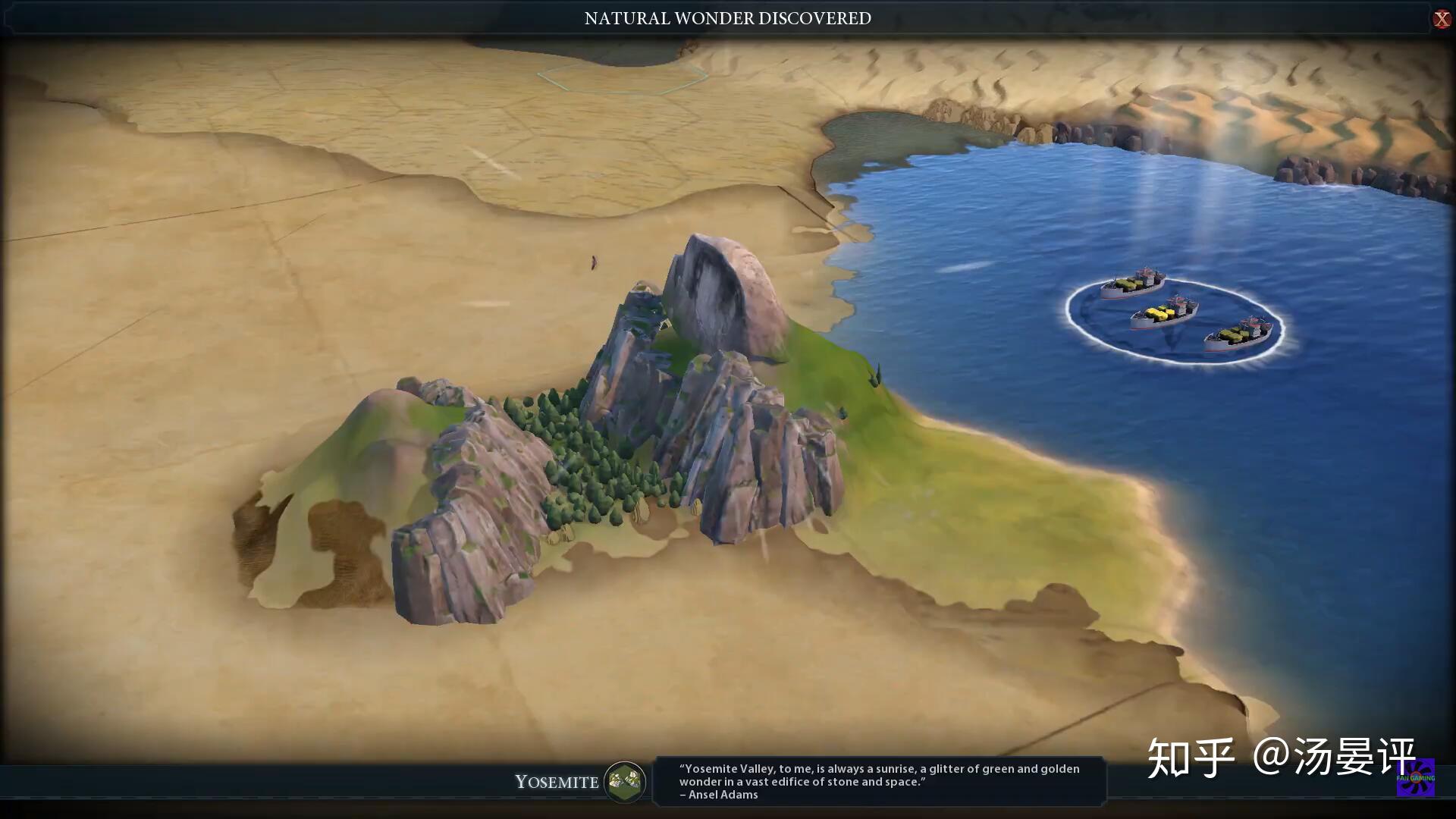Viewport: 1456px width, 819px height.
Task: Click the Yosemite wonder icon
Action: pos(624,781)
